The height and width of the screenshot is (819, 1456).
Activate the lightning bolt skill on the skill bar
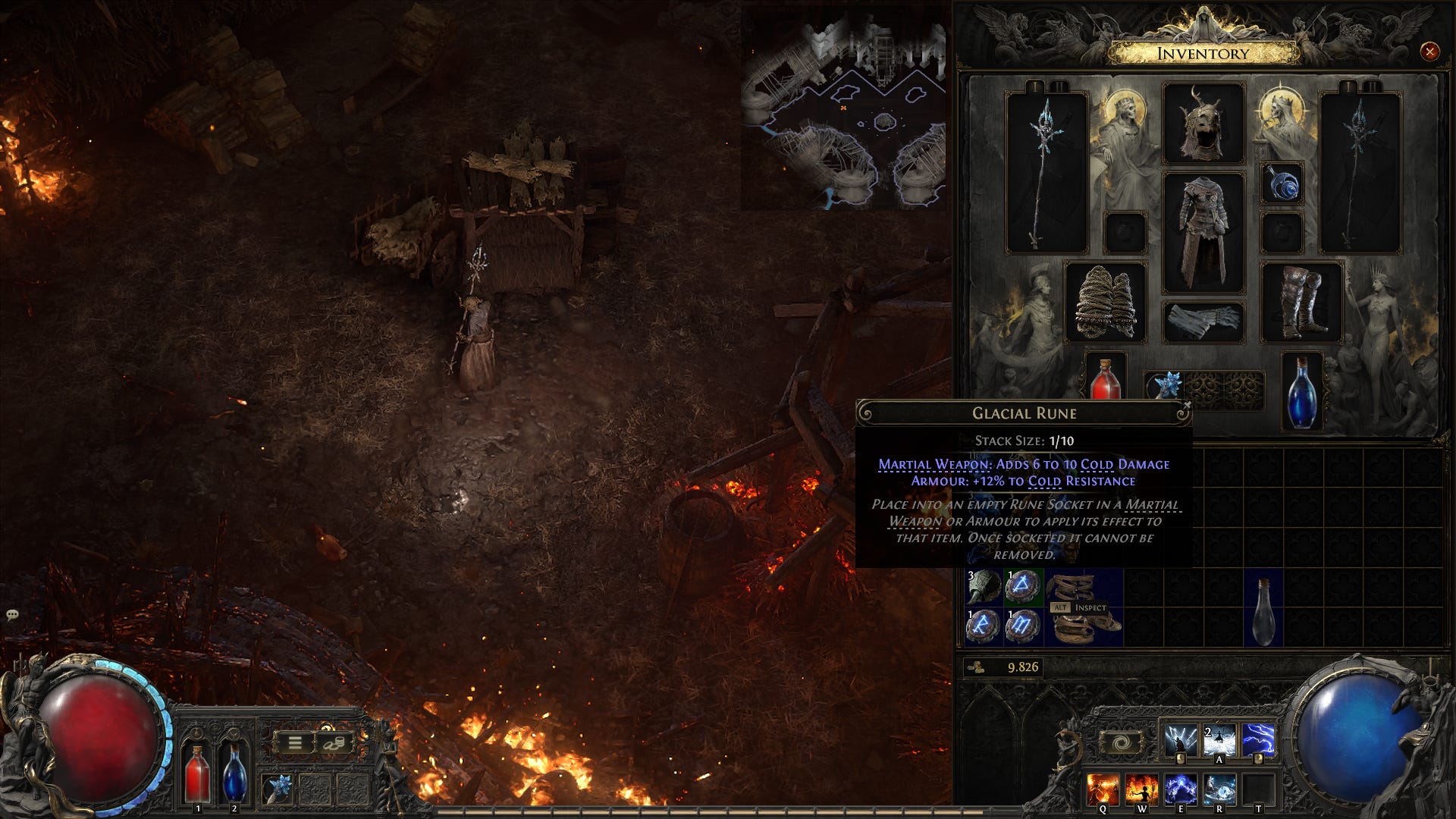pyautogui.click(x=1258, y=739)
